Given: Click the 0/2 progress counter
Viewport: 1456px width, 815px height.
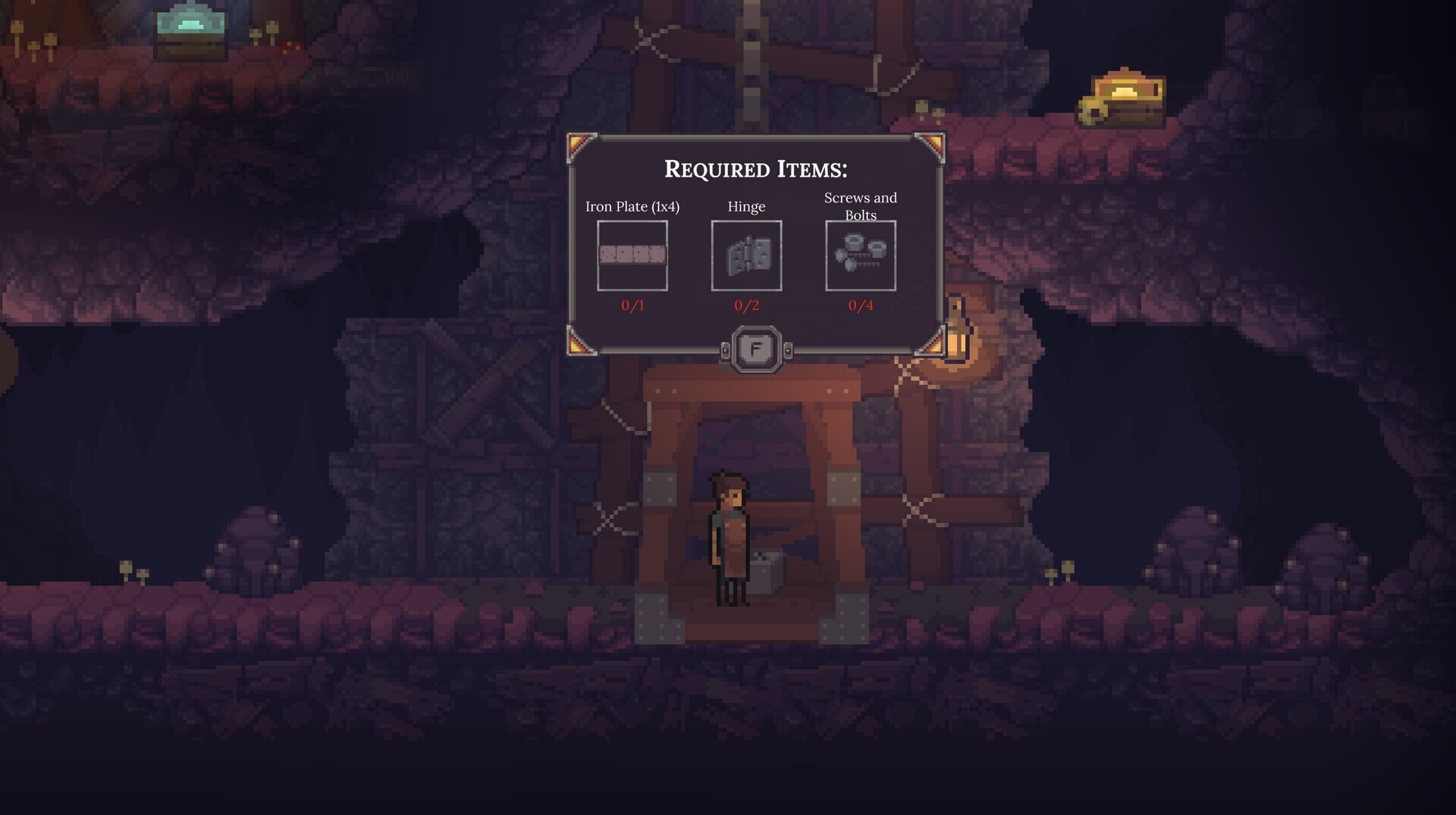Looking at the screenshot, I should click(x=746, y=306).
